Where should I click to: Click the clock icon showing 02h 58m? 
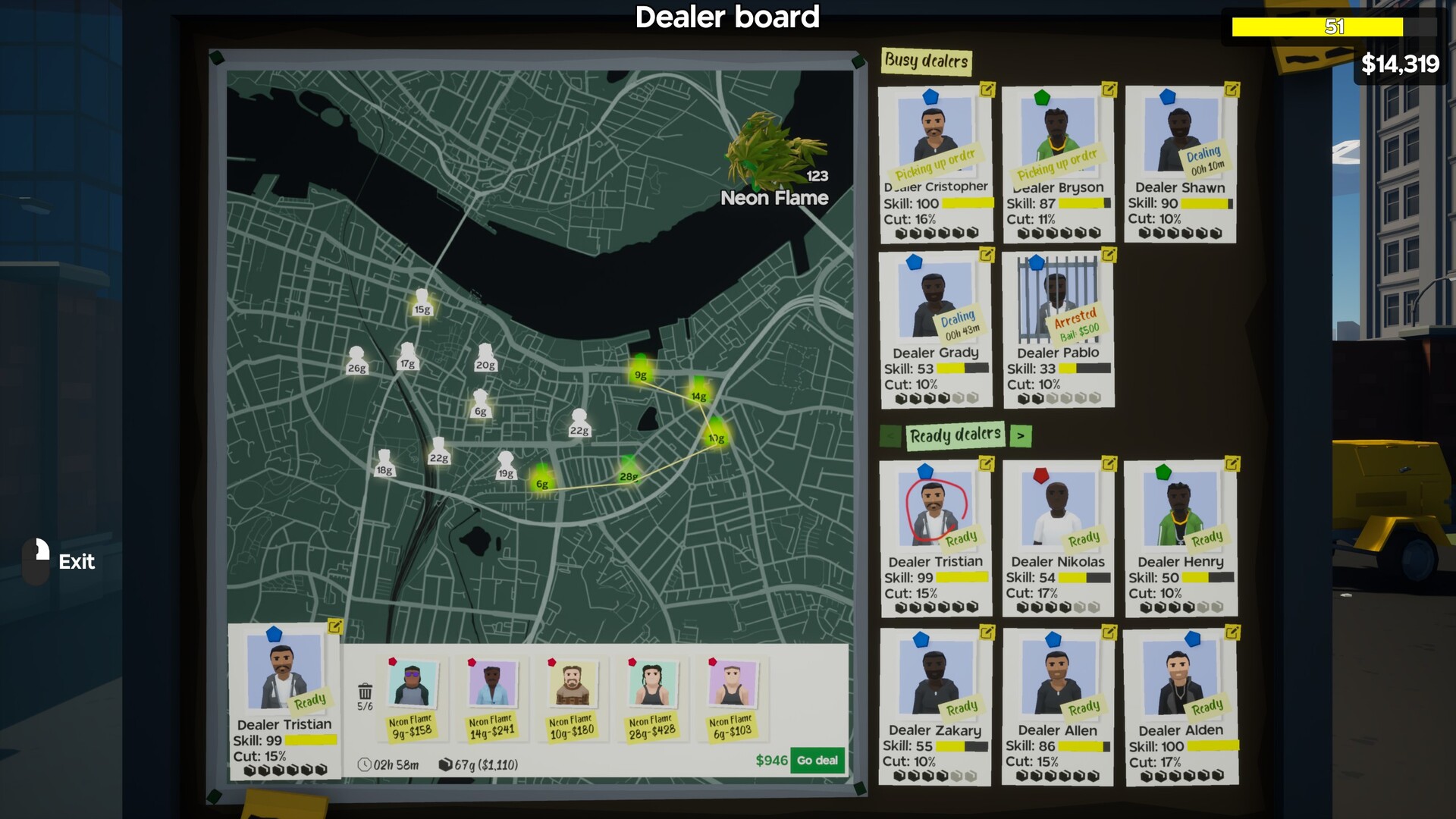coord(365,766)
